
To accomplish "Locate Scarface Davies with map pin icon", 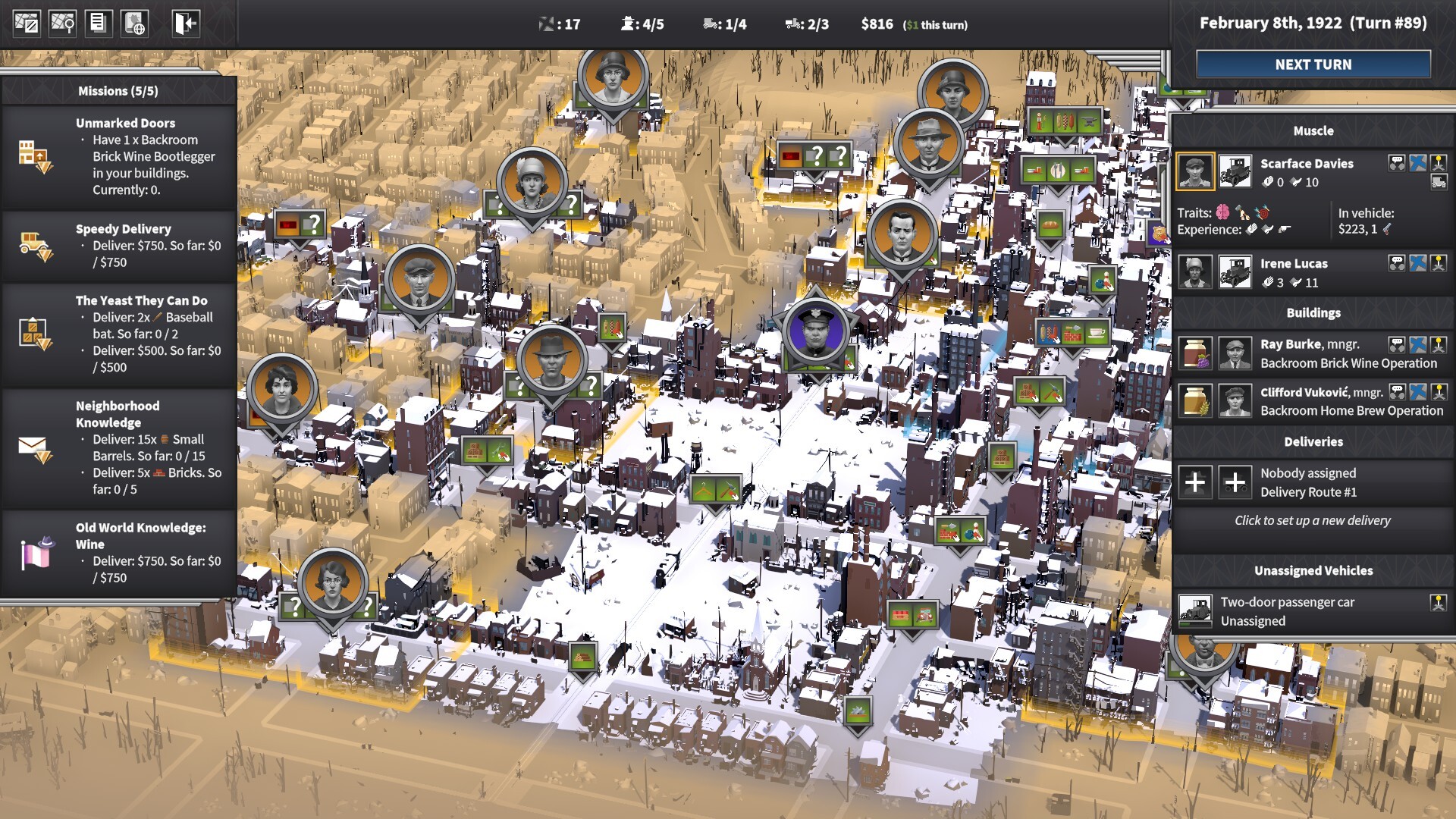I will [1439, 163].
